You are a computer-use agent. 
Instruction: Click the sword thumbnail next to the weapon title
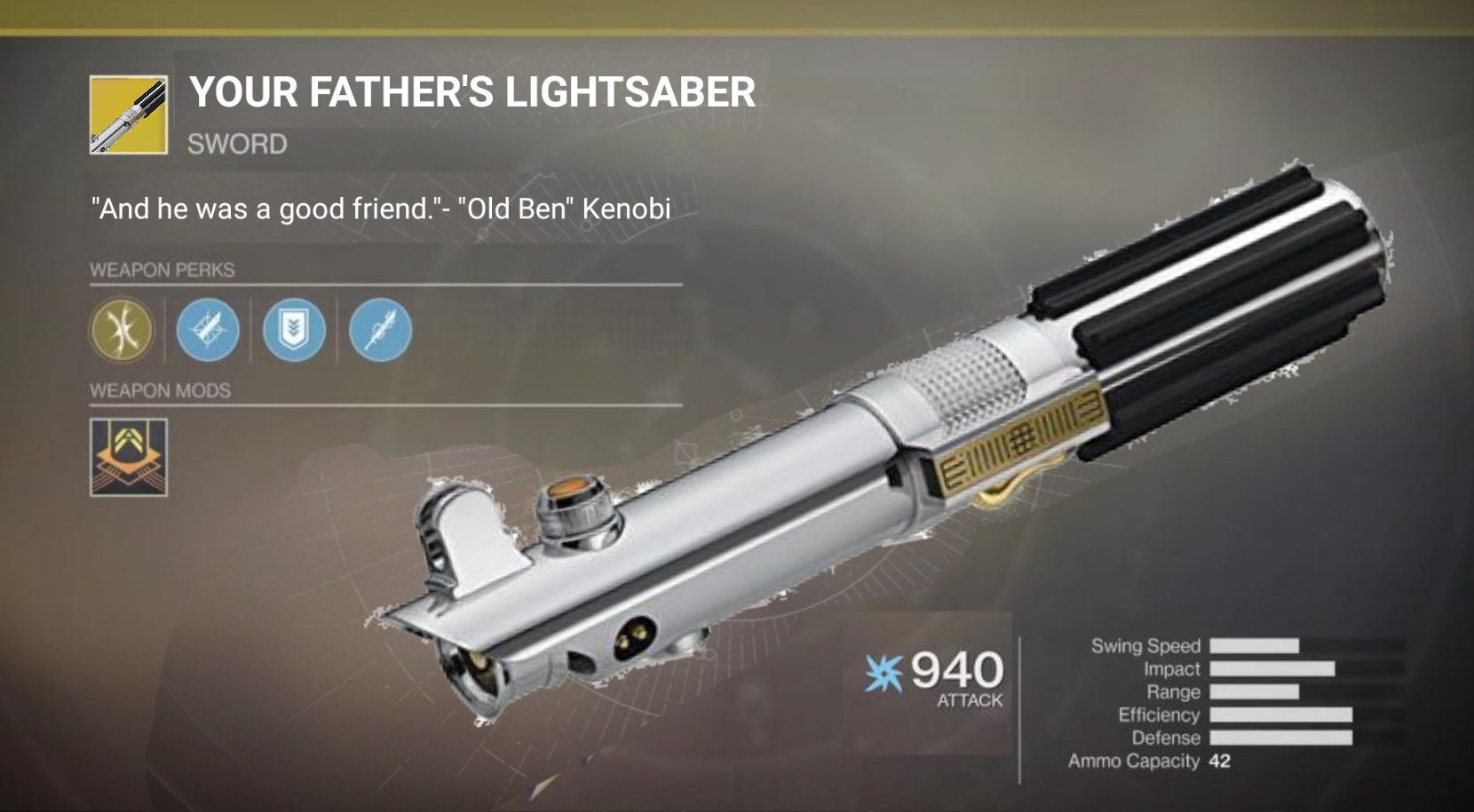pos(128,114)
